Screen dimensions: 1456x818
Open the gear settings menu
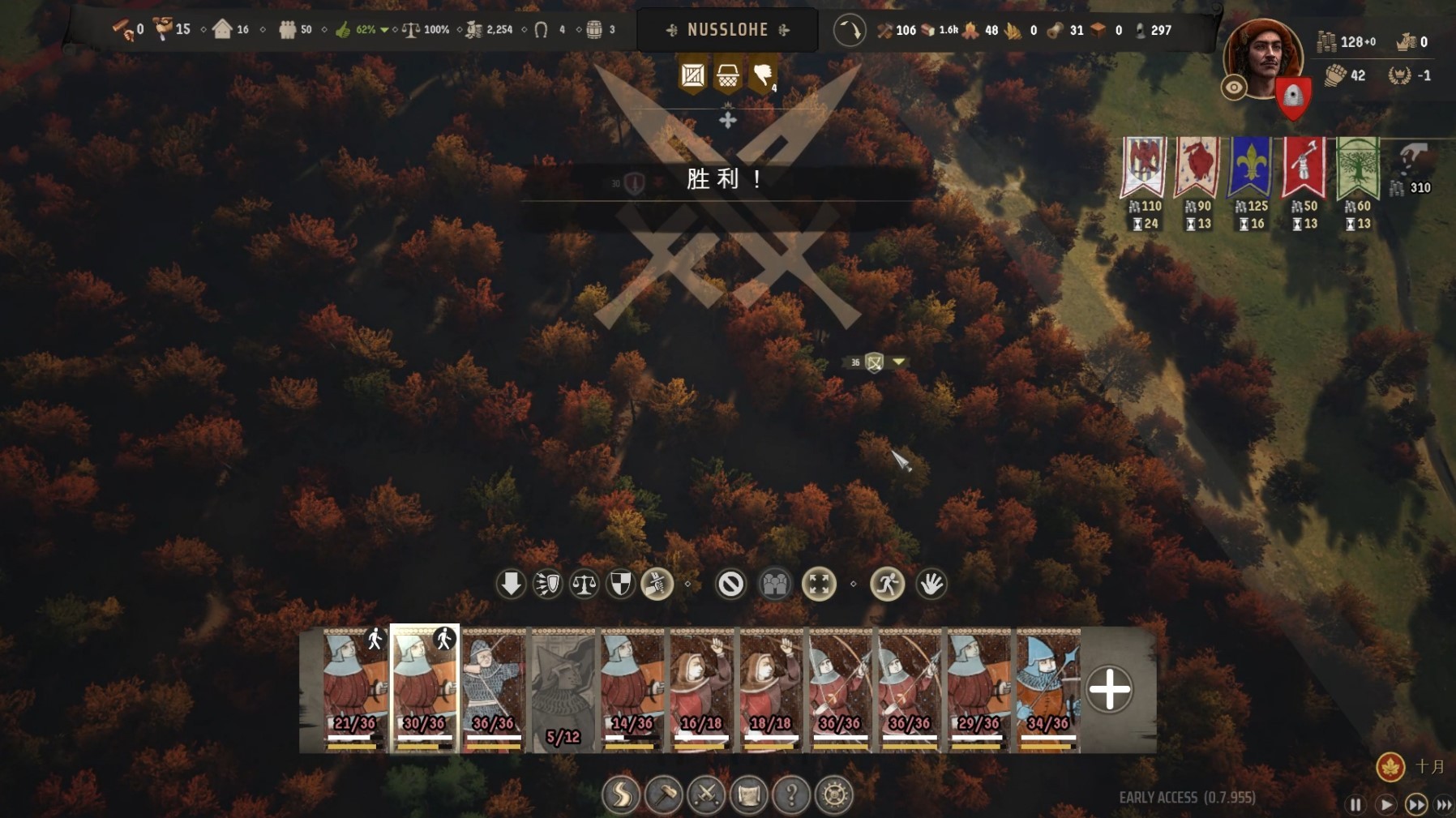(x=834, y=795)
